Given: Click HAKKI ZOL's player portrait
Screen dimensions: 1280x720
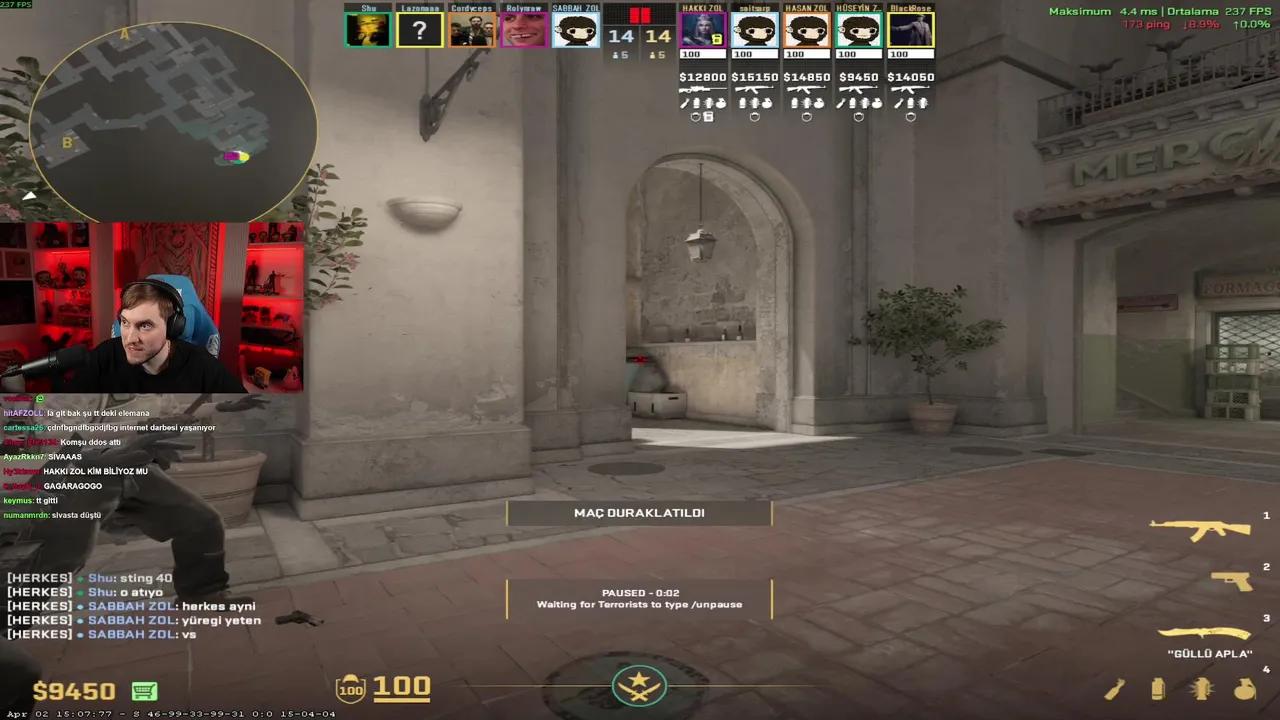Looking at the screenshot, I should coord(703,30).
